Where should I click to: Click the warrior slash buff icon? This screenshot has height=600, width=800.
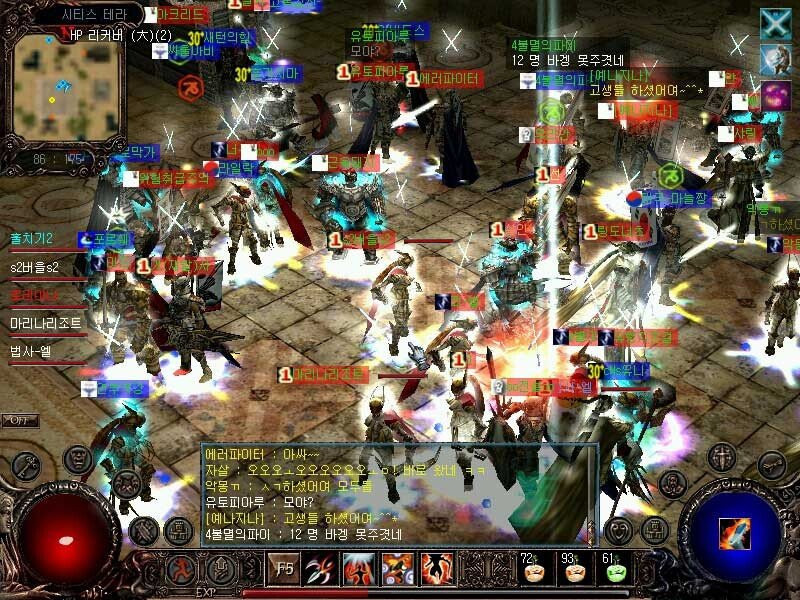775,60
